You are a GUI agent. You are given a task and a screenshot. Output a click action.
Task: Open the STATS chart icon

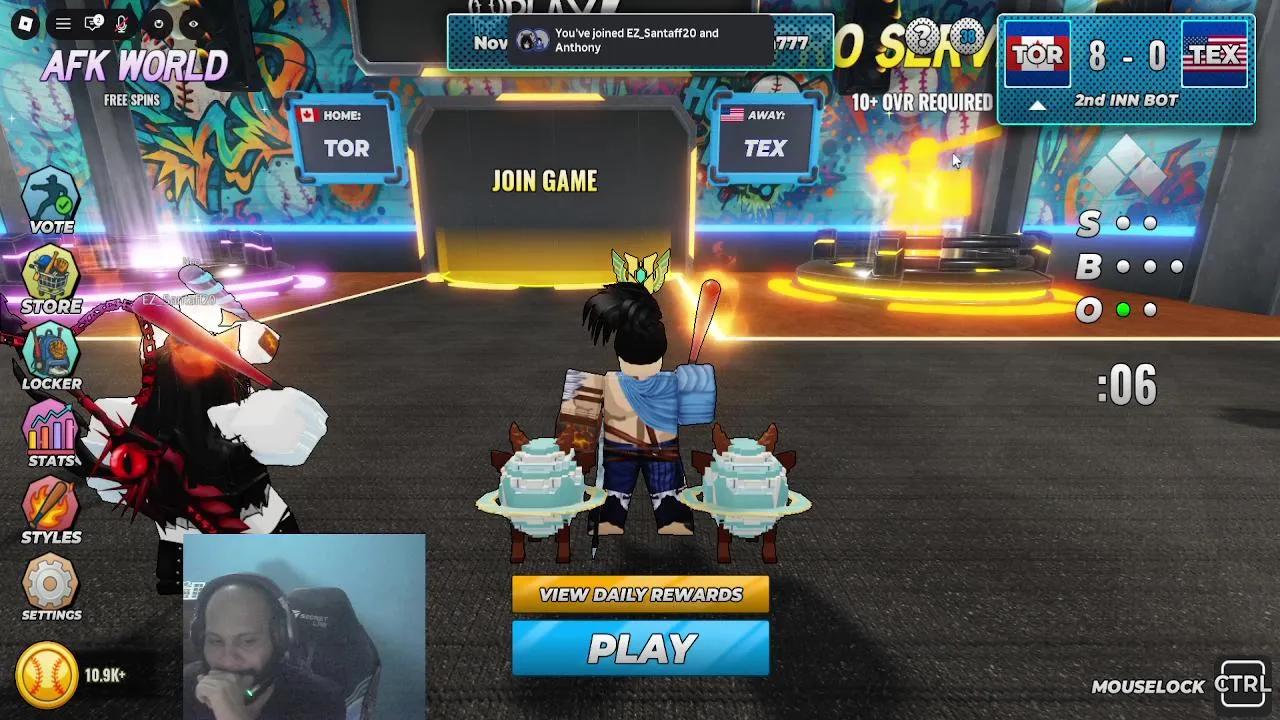point(48,430)
